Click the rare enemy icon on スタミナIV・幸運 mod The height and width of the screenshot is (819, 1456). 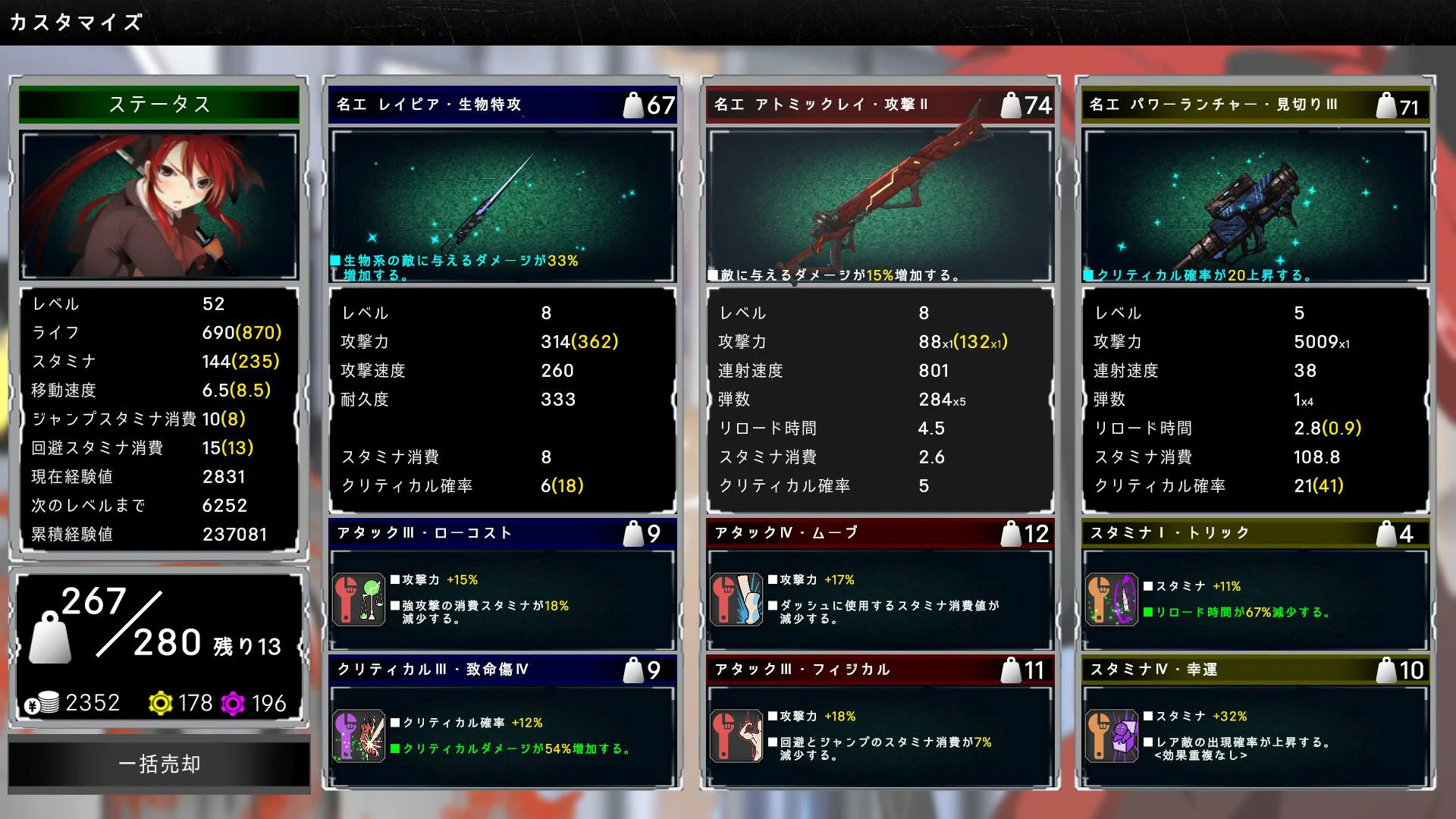tap(1113, 734)
